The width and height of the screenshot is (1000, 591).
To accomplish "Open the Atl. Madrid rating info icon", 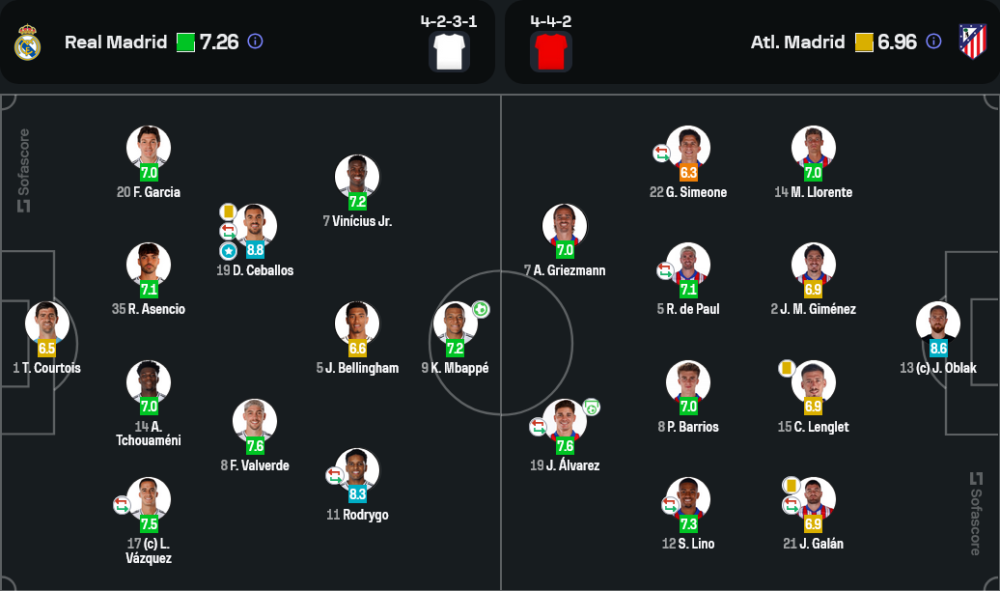I will (x=933, y=42).
